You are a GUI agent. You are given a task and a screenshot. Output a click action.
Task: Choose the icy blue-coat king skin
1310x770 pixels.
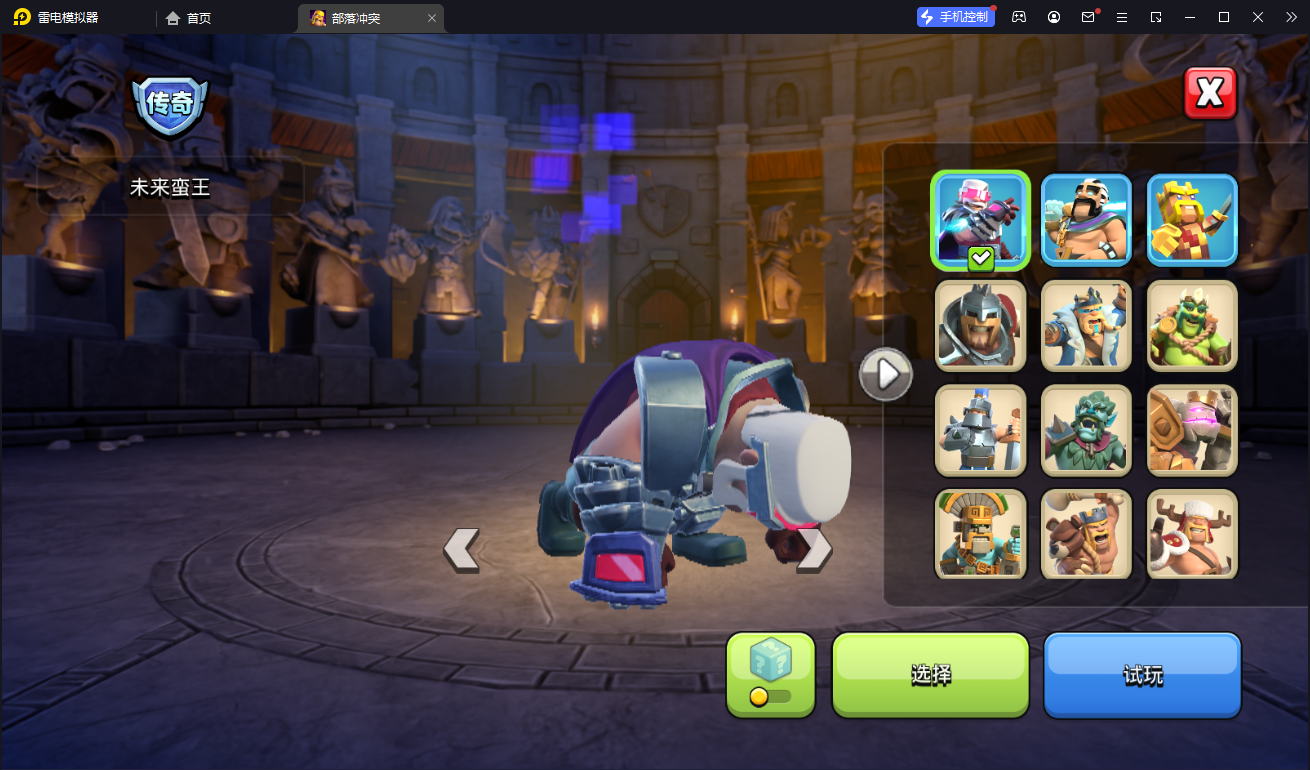click(1086, 325)
